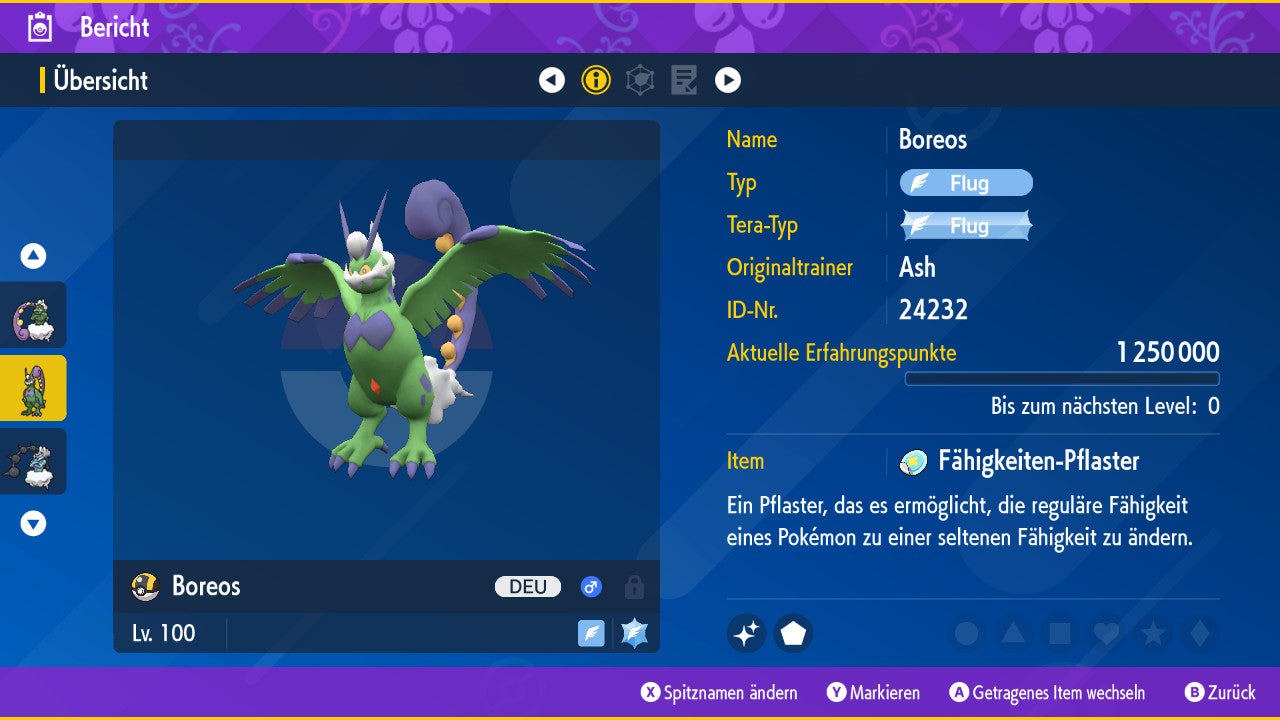Switch to the stats hexagon tab
Screen dimensions: 1280x720
[640, 80]
